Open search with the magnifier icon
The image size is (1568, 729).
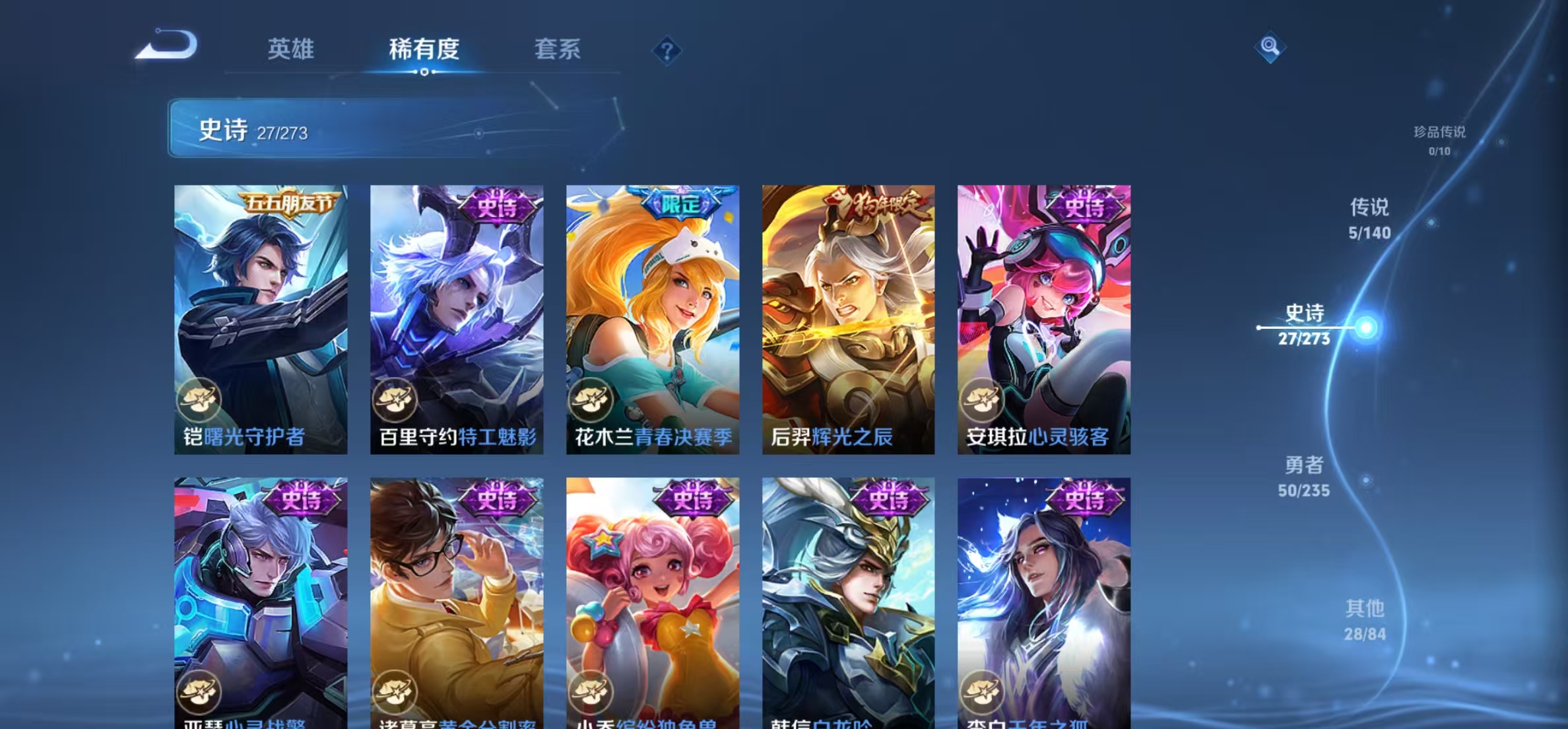tap(1270, 47)
